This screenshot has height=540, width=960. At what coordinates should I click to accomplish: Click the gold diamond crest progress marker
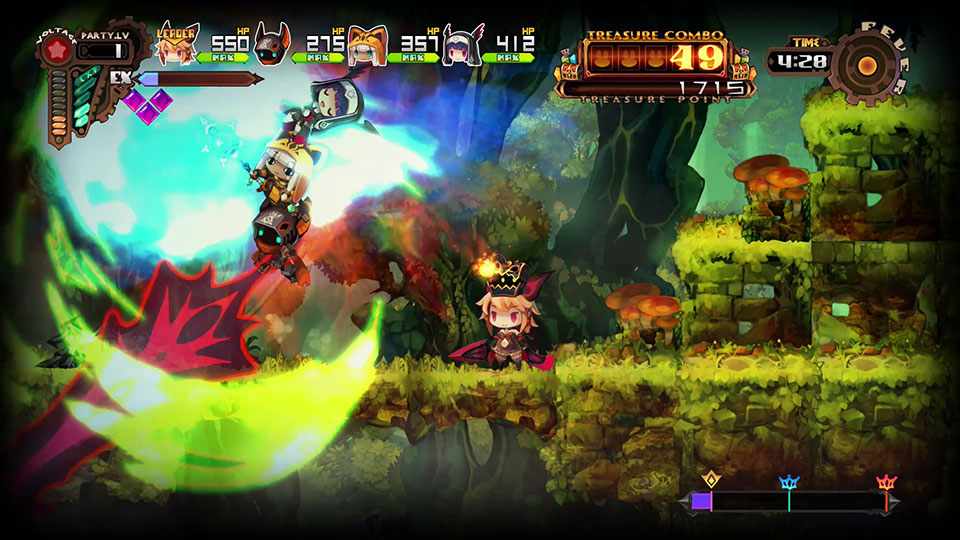point(712,479)
